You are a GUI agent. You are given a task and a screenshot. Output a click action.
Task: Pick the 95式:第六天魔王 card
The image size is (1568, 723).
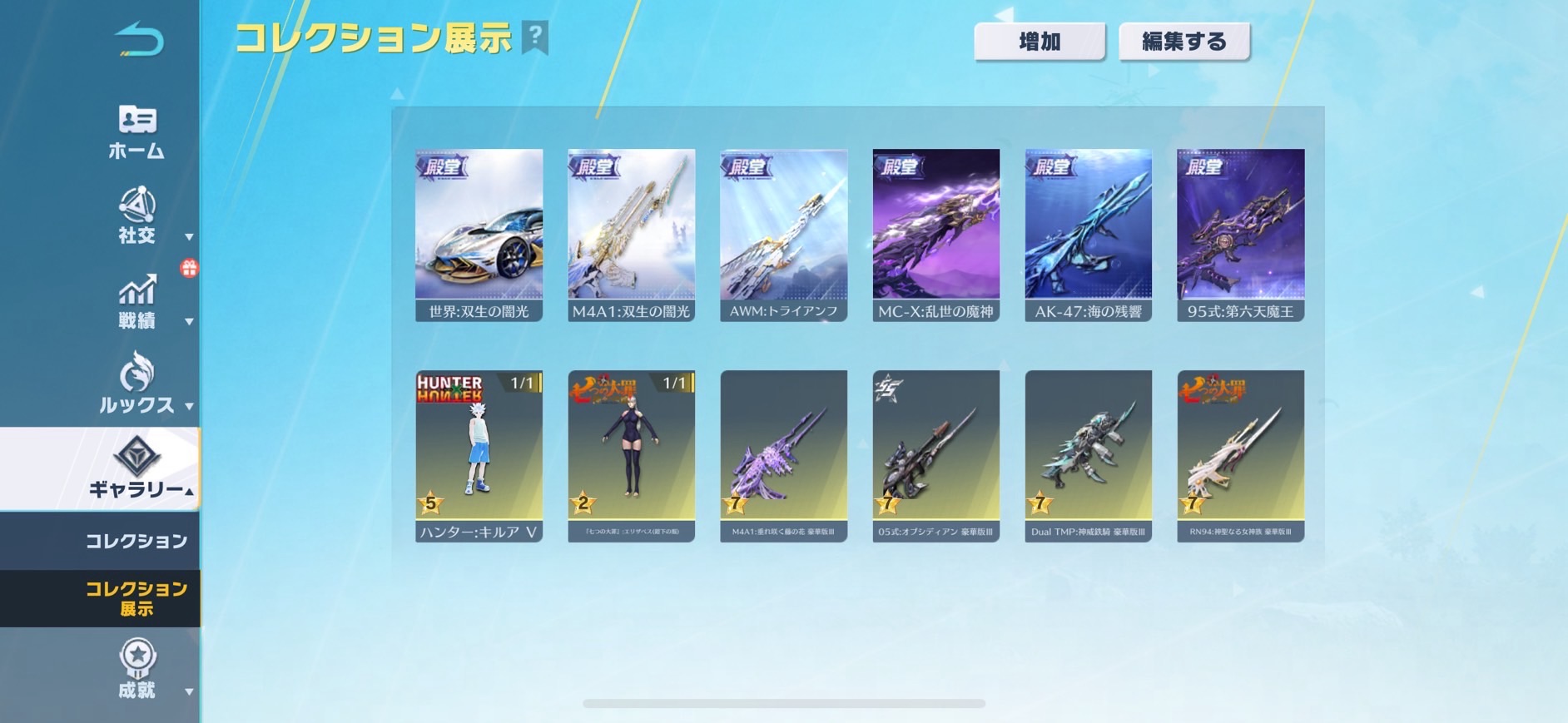point(1240,235)
